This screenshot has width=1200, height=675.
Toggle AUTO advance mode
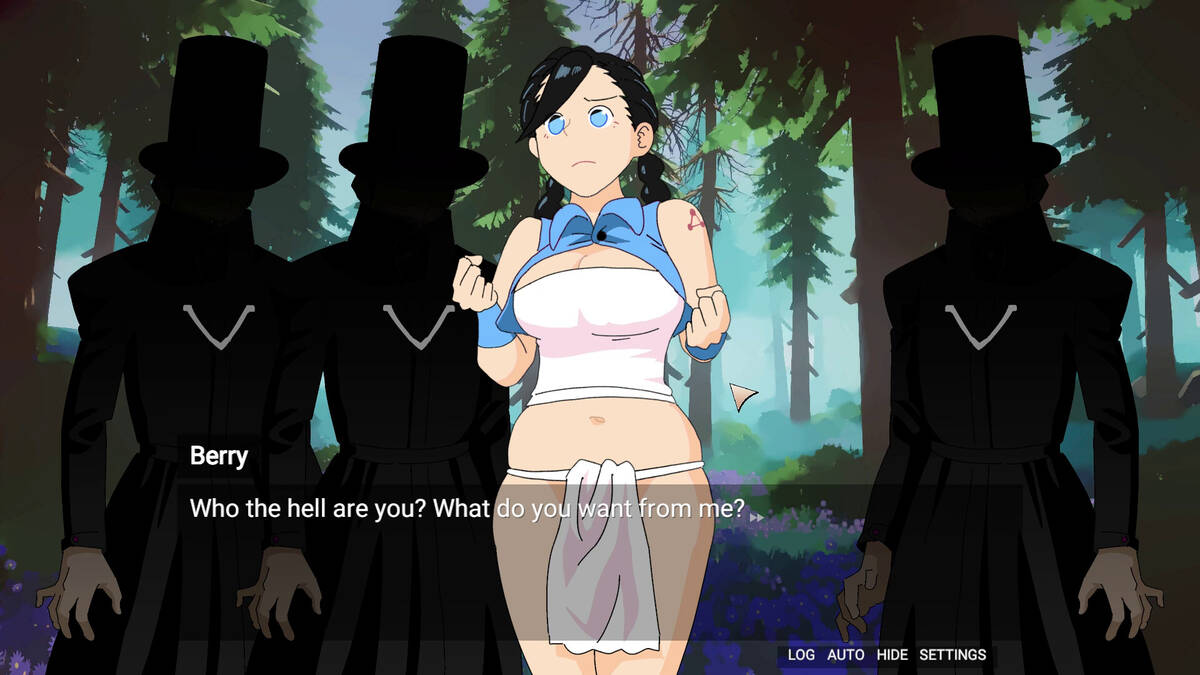(x=845, y=655)
